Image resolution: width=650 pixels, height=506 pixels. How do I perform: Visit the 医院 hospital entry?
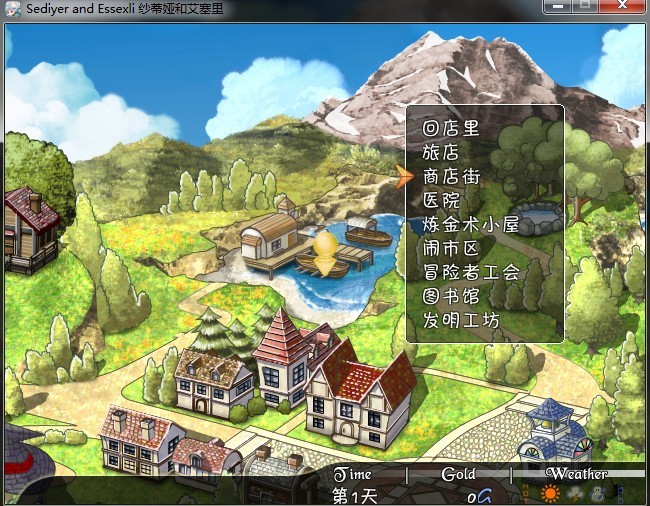[x=441, y=201]
